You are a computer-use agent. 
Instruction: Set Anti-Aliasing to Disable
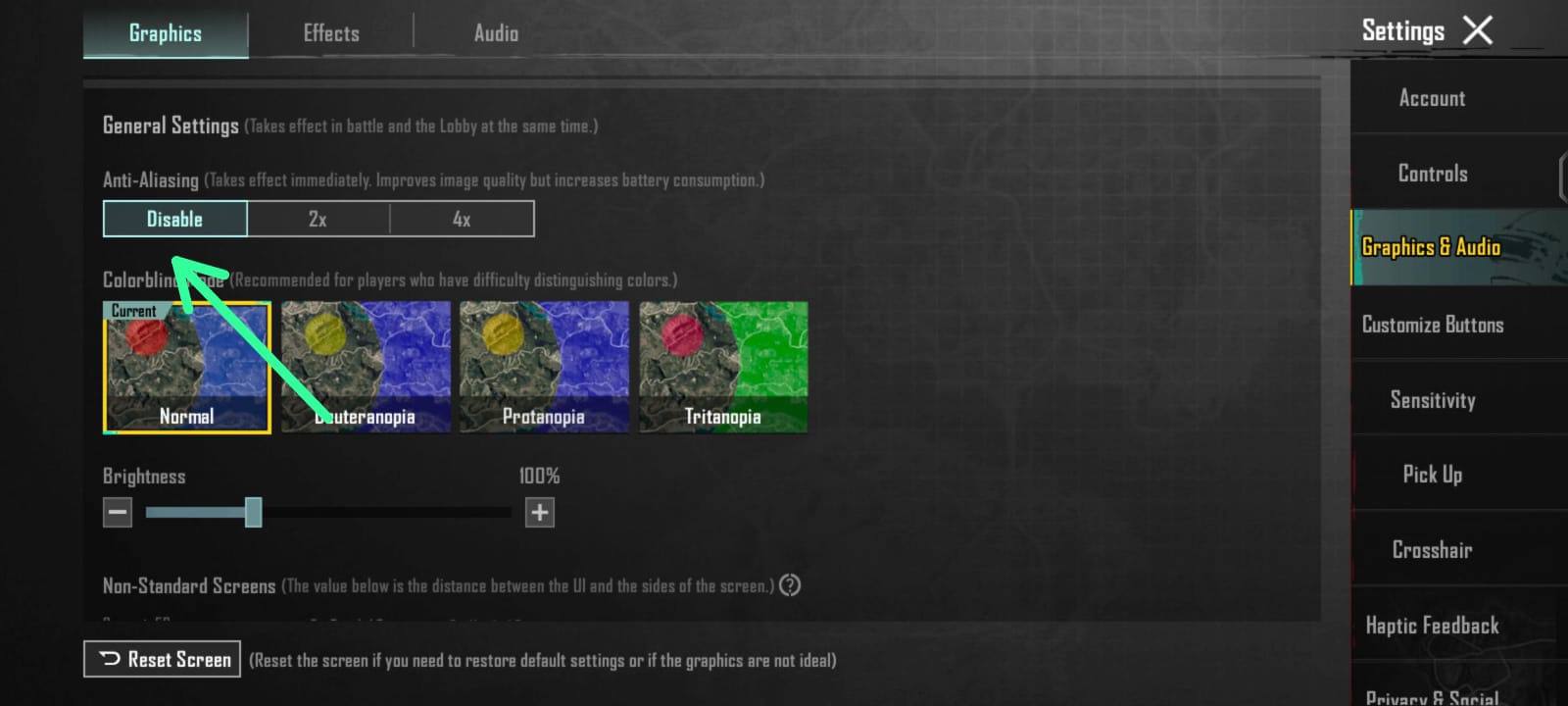pos(174,219)
